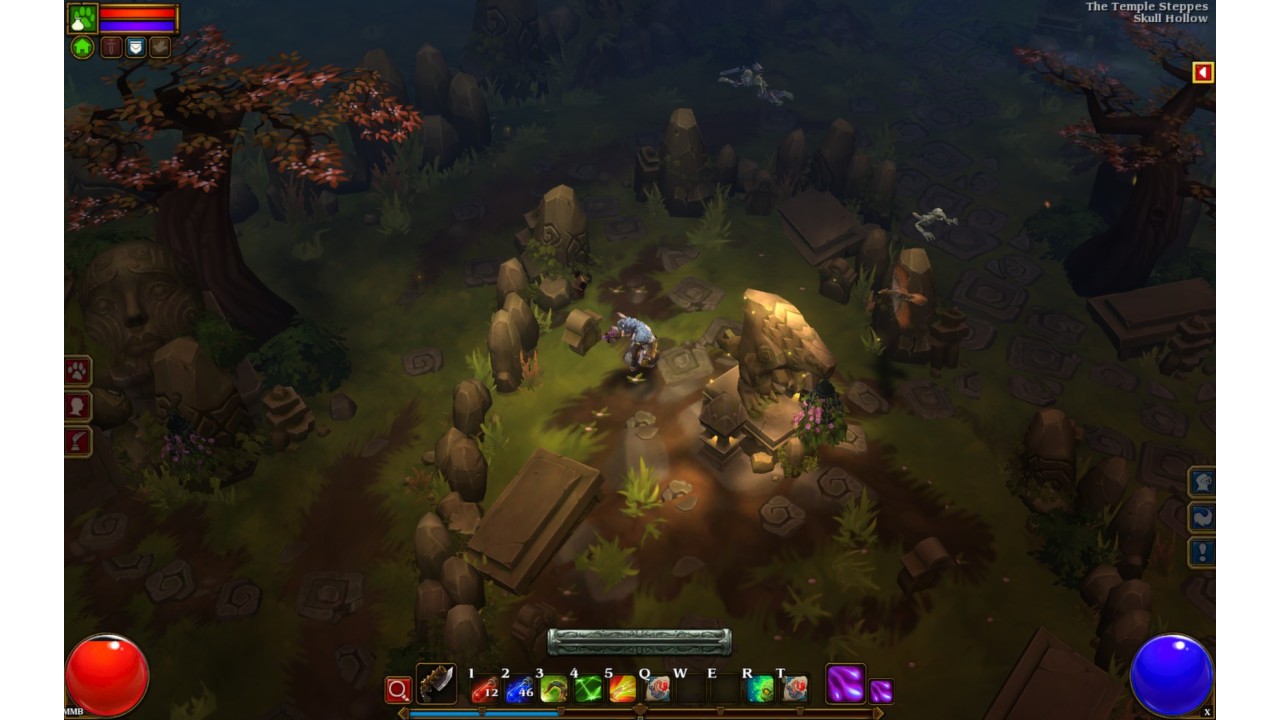Activate the green creature skill in slot R
The height and width of the screenshot is (720, 1280).
pyautogui.click(x=760, y=688)
